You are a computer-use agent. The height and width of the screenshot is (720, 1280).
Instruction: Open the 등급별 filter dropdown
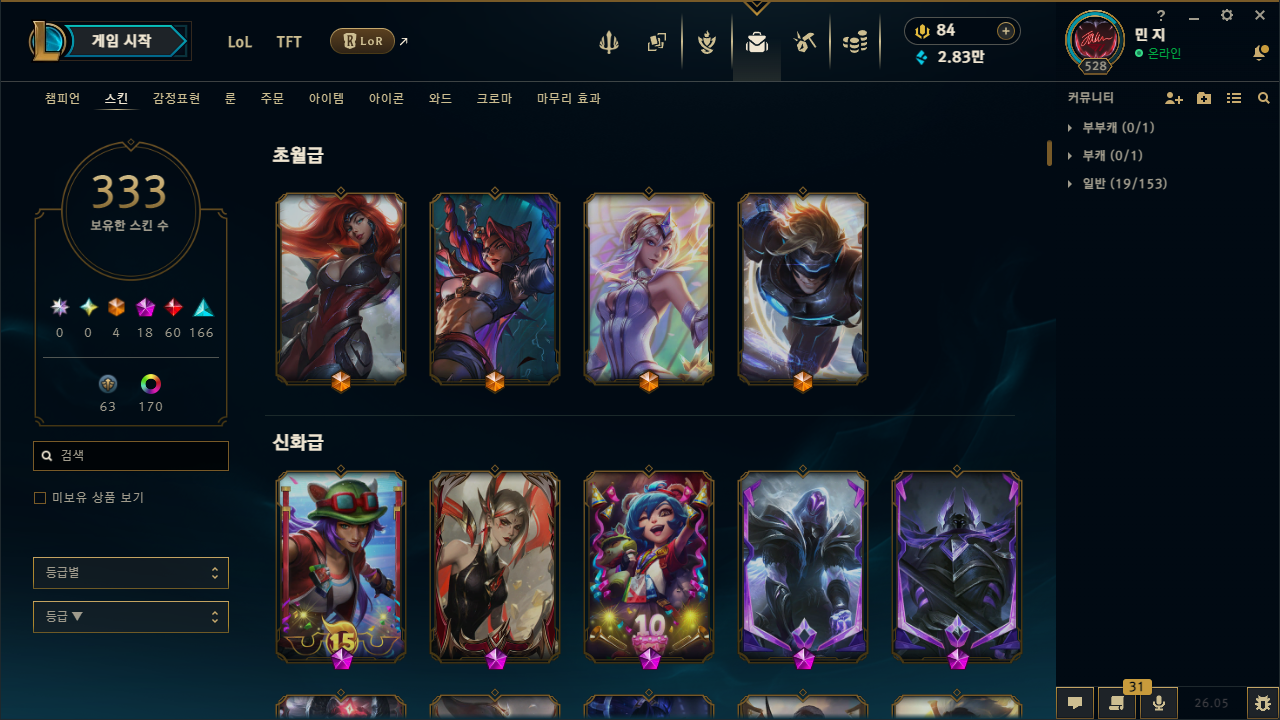point(130,572)
